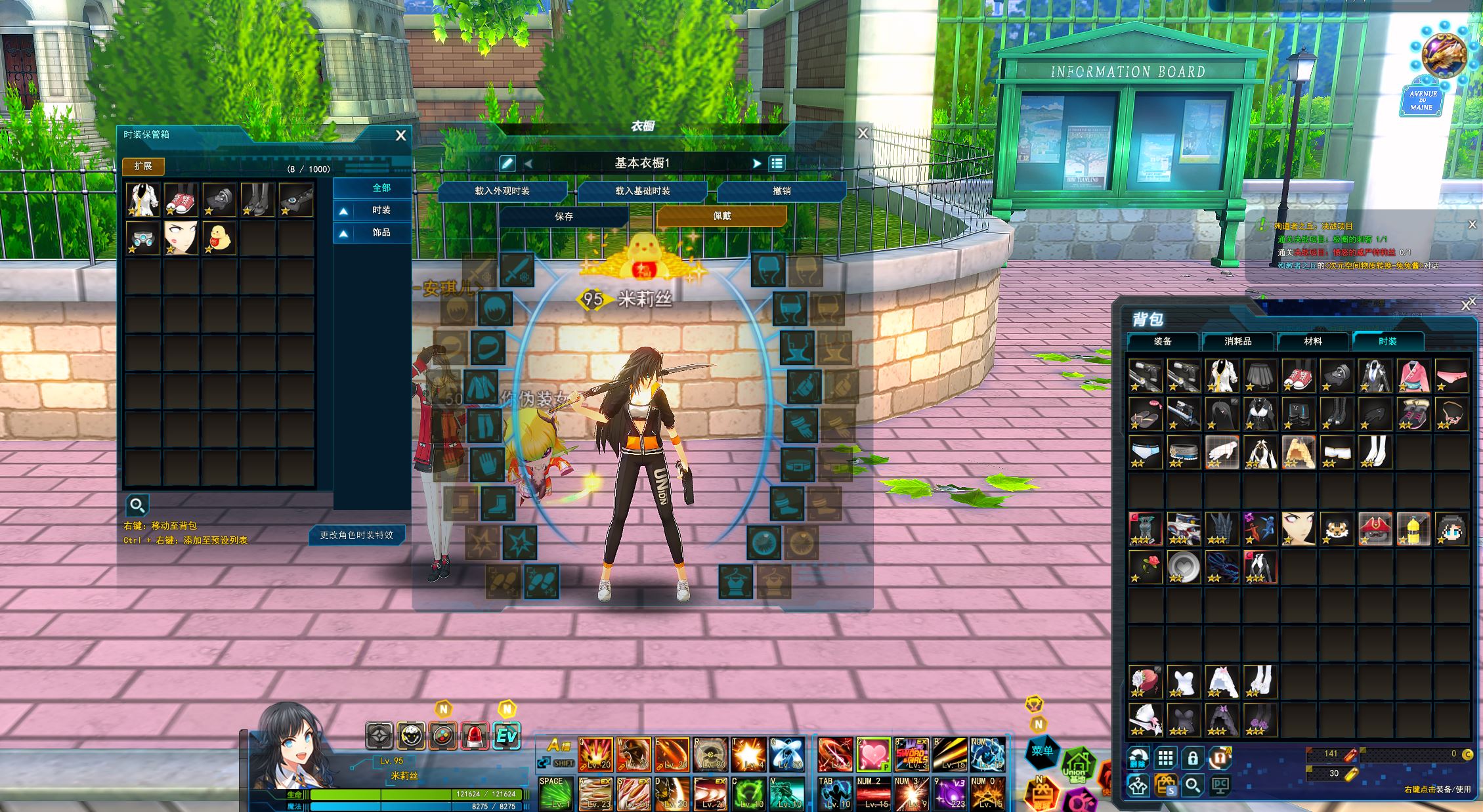Screen dimensions: 1483x812
Task: Switch to next wardrobe preset arrow
Action: tap(756, 163)
